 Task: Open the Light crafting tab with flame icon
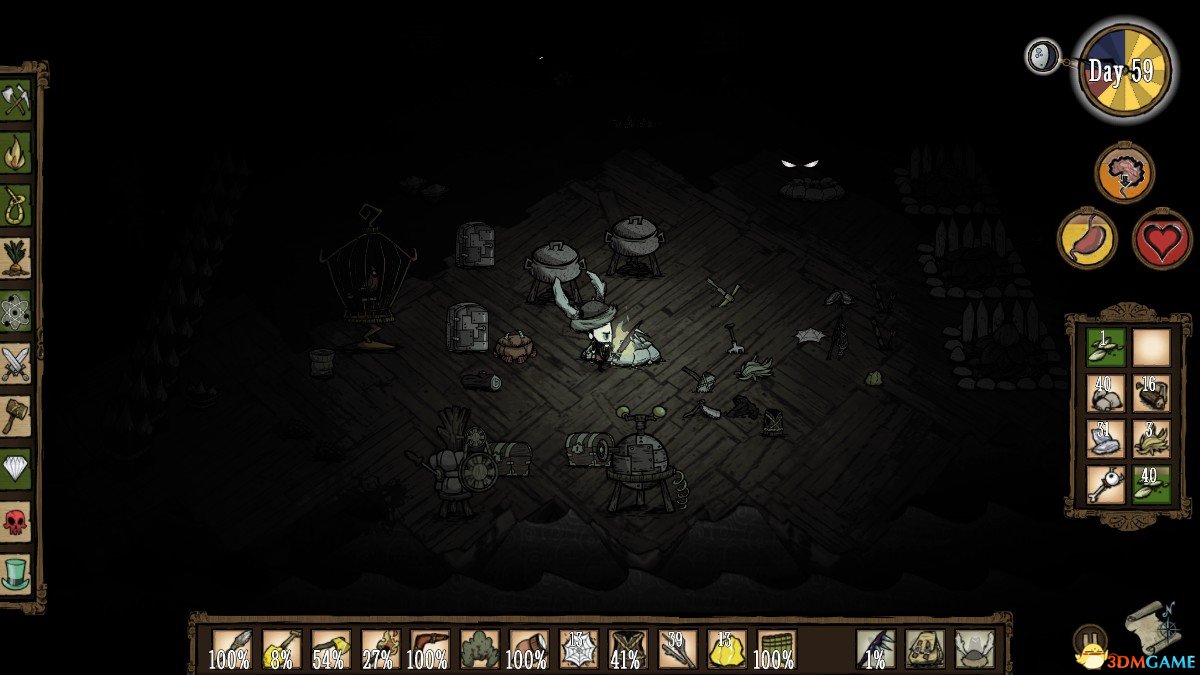coord(16,153)
